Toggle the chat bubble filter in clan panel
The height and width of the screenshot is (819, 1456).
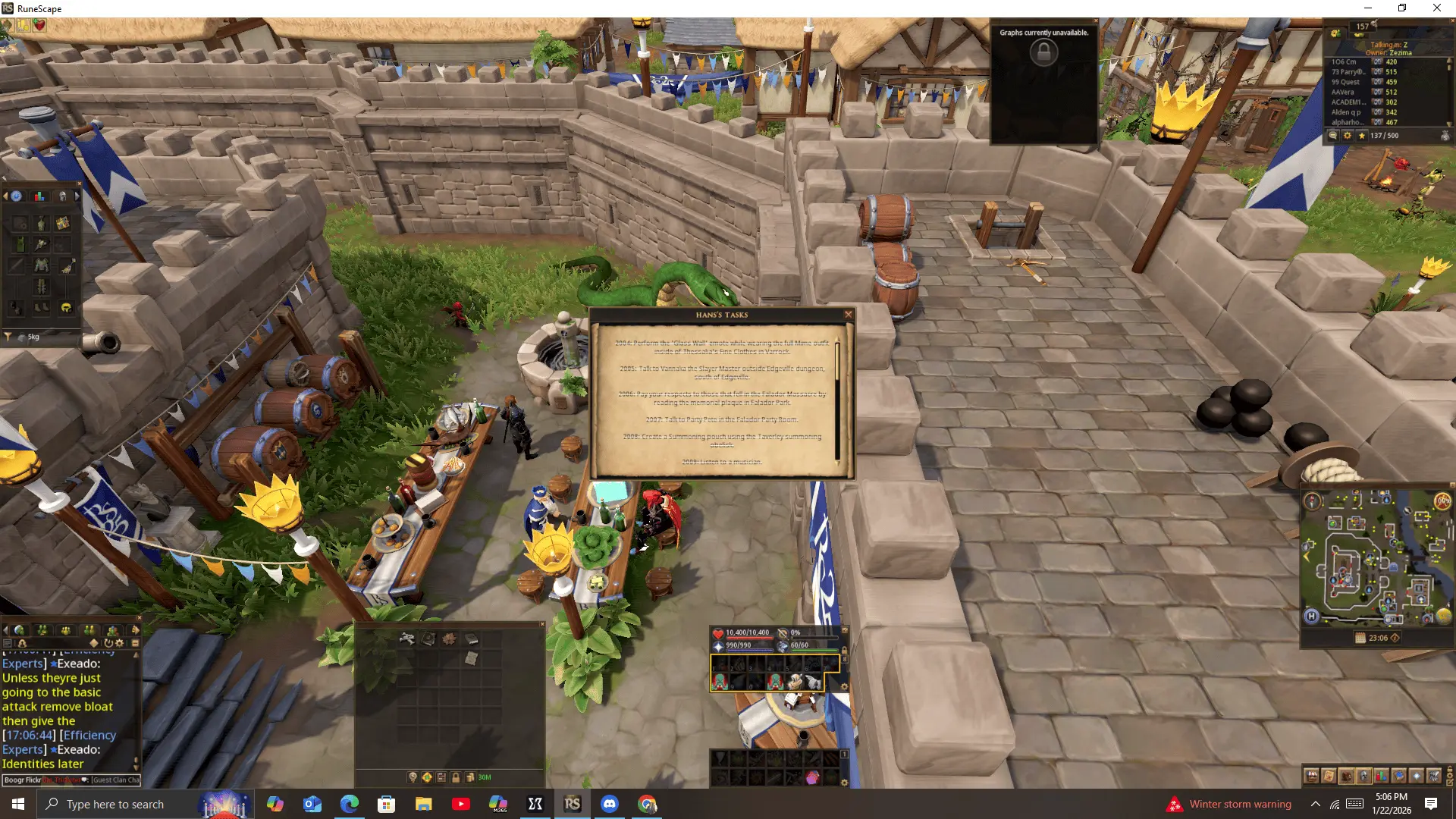[x=1333, y=136]
